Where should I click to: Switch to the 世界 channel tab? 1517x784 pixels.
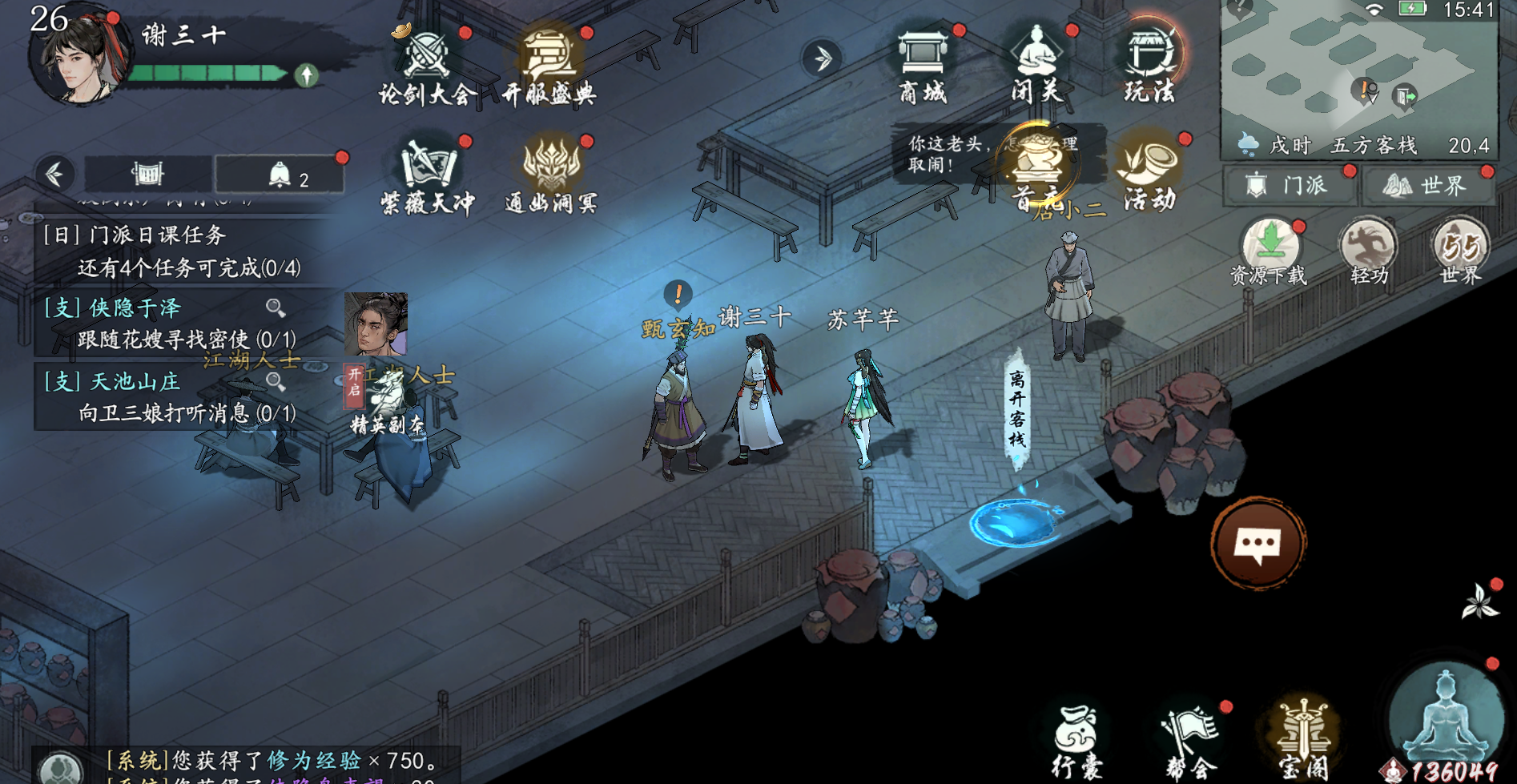[x=1428, y=186]
